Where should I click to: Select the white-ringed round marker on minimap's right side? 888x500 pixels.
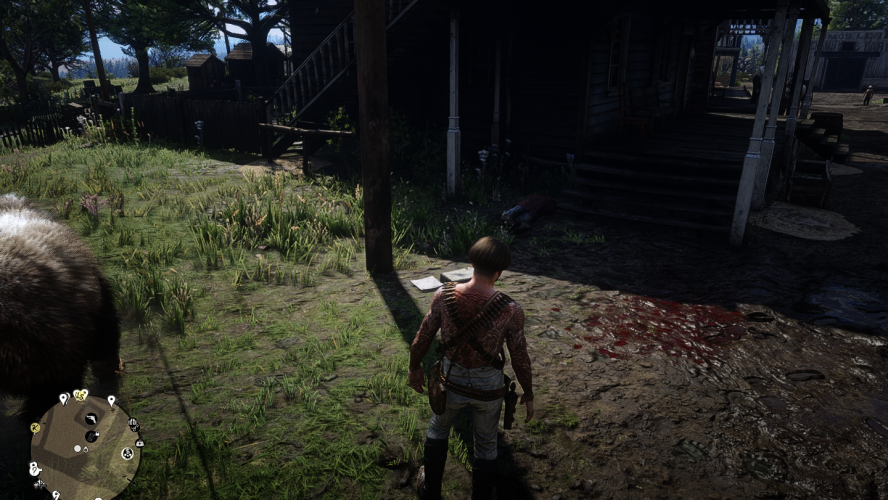tap(127, 453)
